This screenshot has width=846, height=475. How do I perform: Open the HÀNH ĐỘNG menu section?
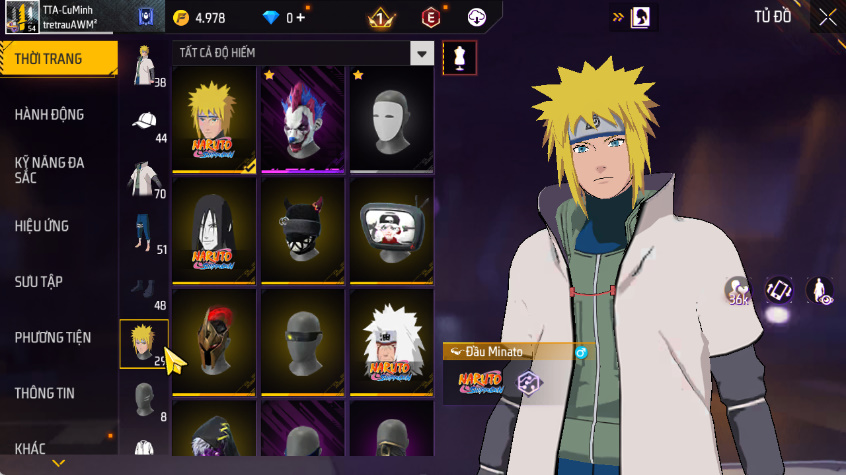(49, 114)
